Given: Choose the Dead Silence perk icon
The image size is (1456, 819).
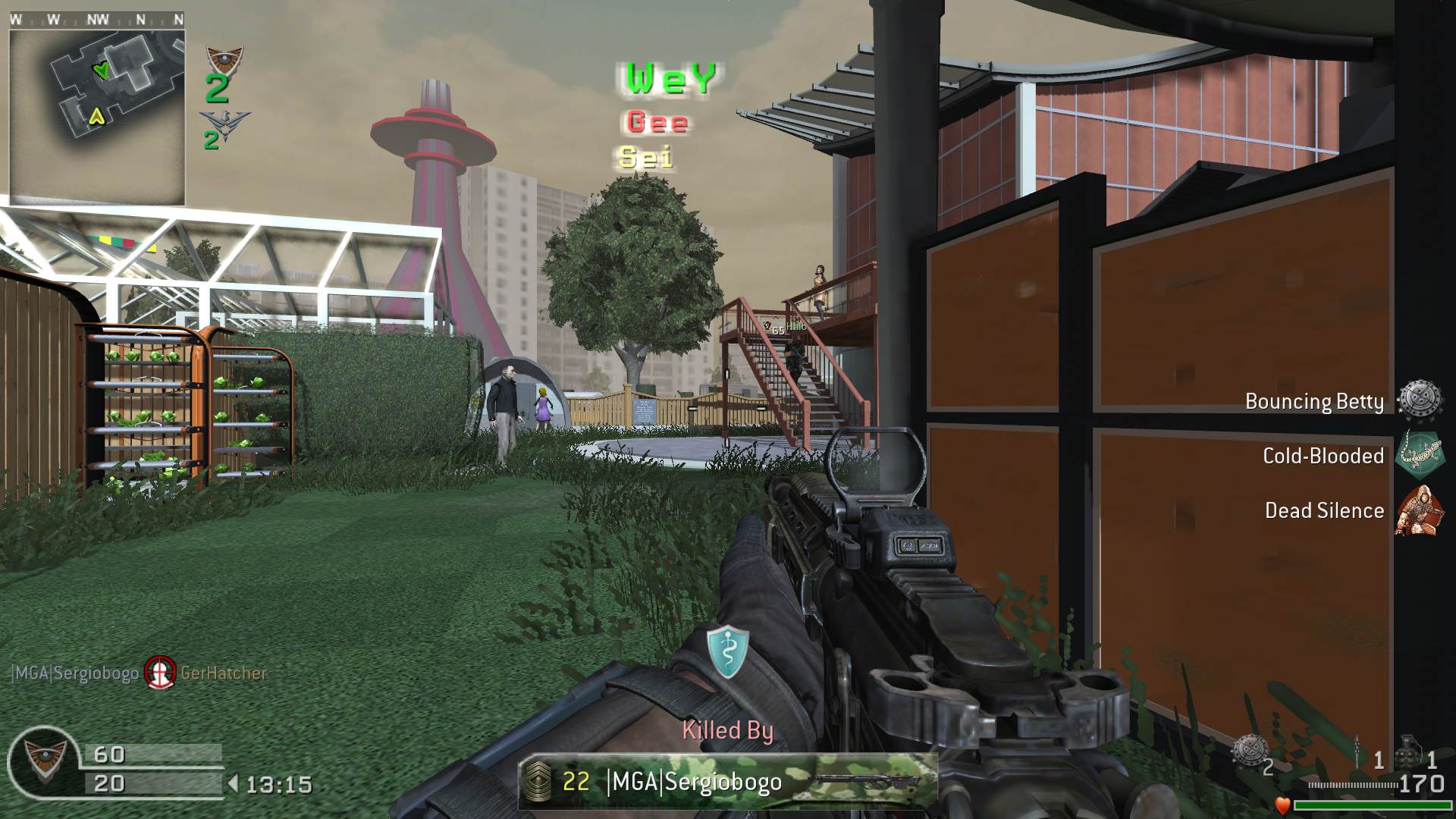Looking at the screenshot, I should 1419,510.
